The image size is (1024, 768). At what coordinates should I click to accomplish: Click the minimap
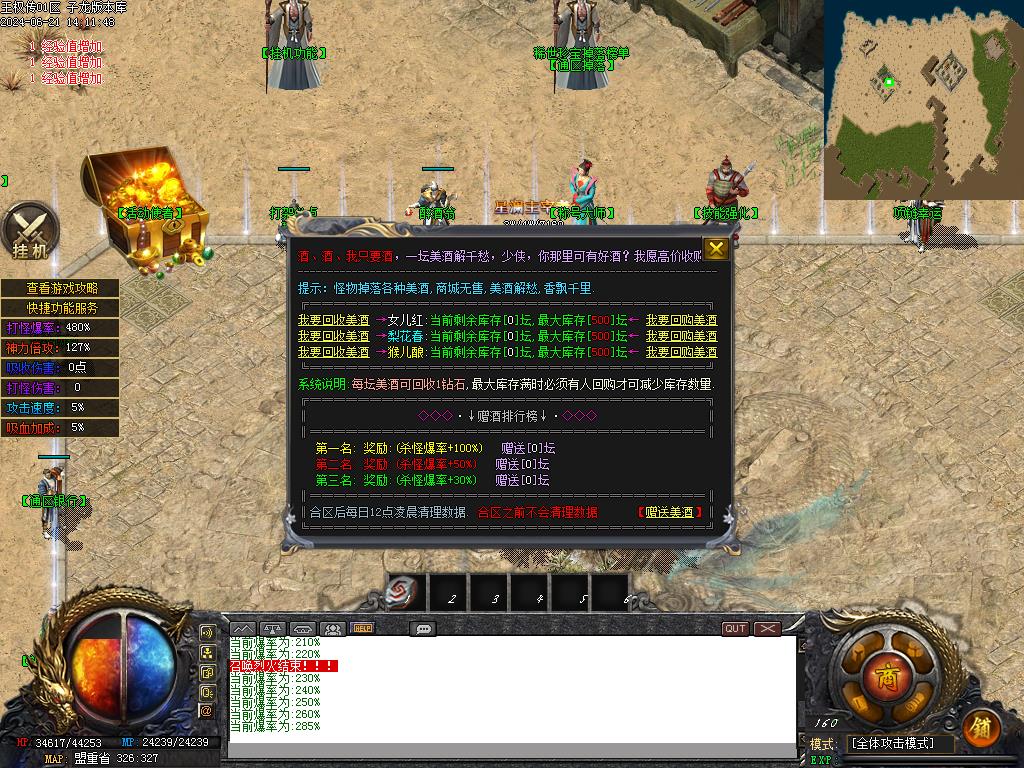(x=923, y=100)
